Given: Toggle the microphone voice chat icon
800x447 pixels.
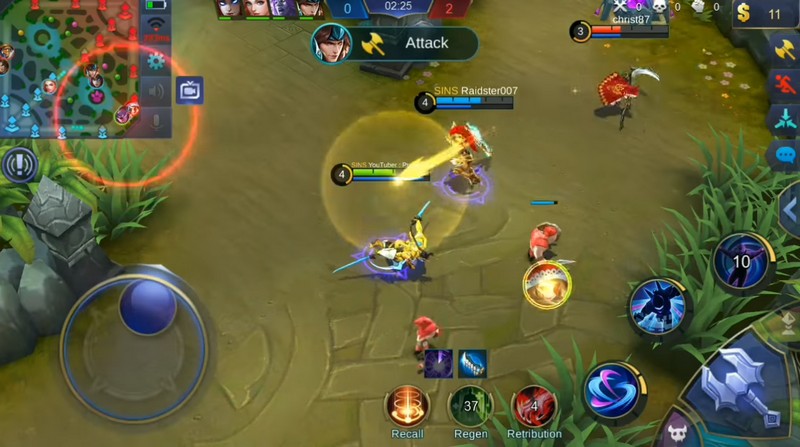Looking at the screenshot, I should [x=155, y=122].
